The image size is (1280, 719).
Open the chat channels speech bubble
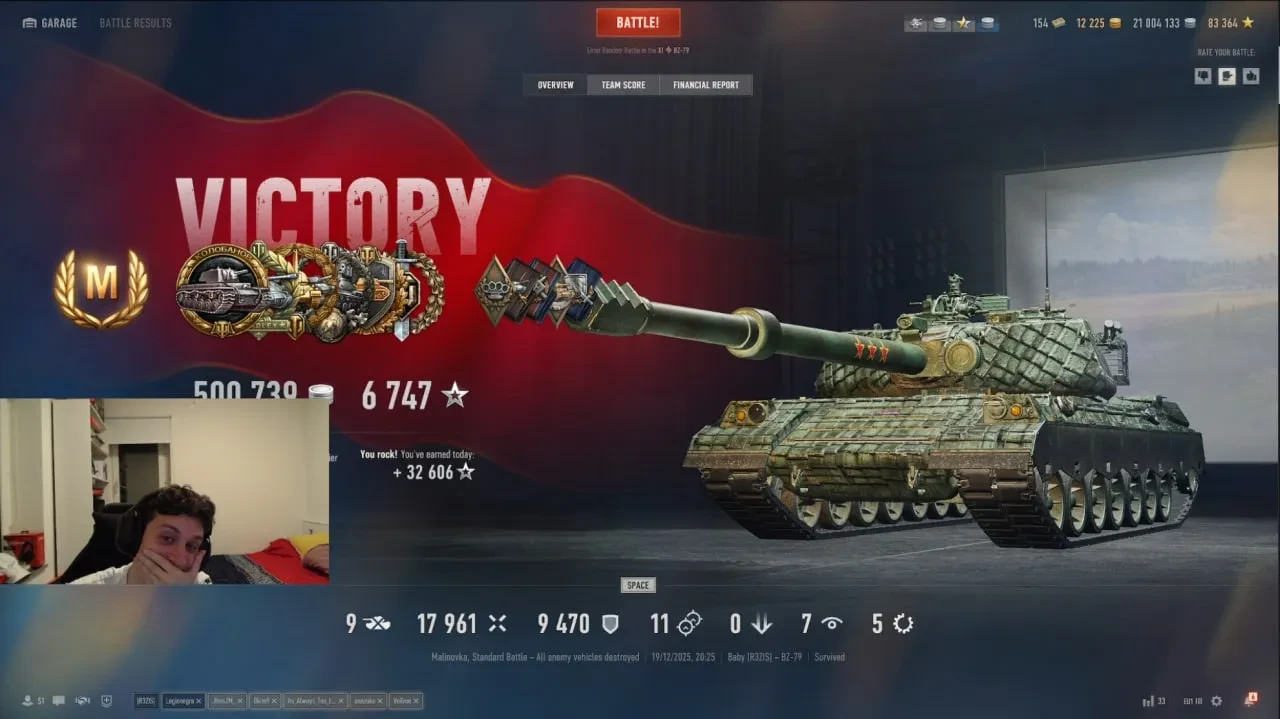click(x=59, y=701)
